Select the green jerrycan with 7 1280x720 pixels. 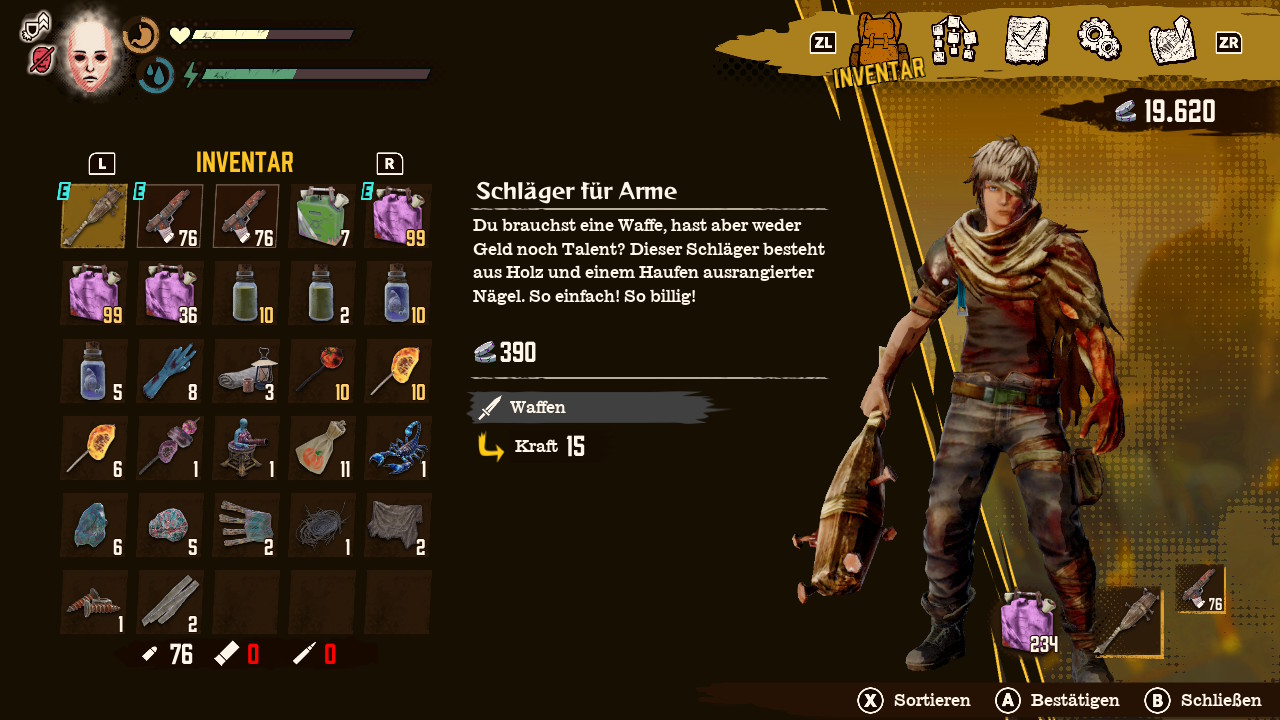tap(322, 216)
